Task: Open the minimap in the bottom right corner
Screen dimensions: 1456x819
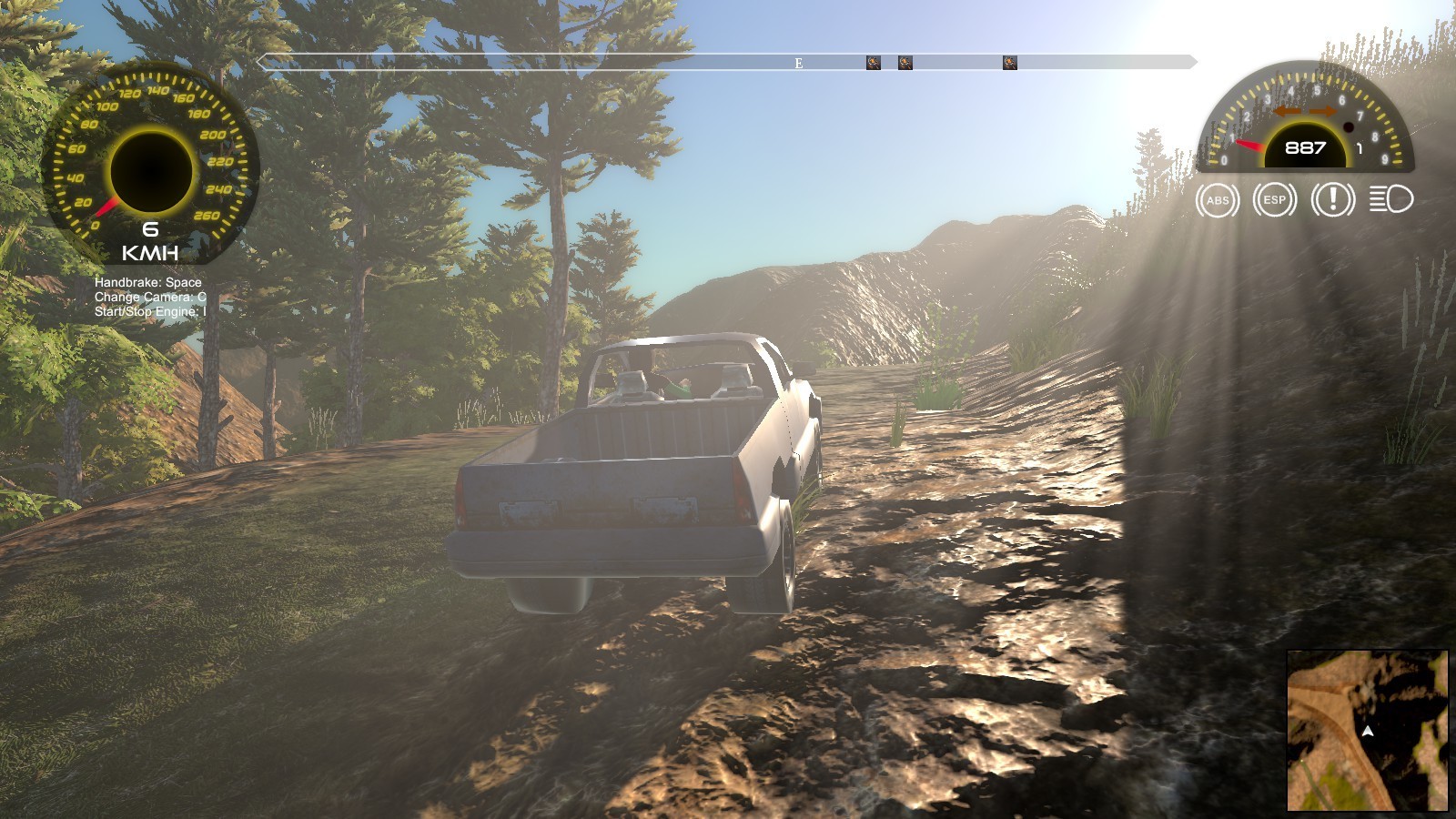Action: 1368,732
